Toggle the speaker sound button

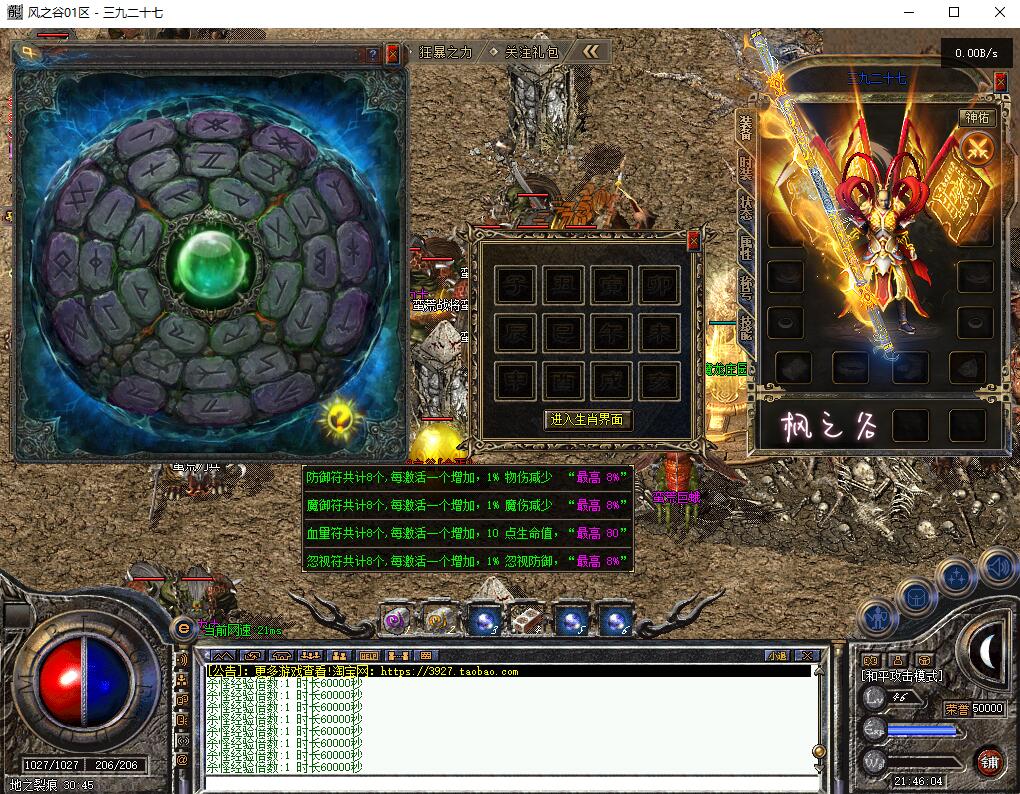tap(998, 569)
